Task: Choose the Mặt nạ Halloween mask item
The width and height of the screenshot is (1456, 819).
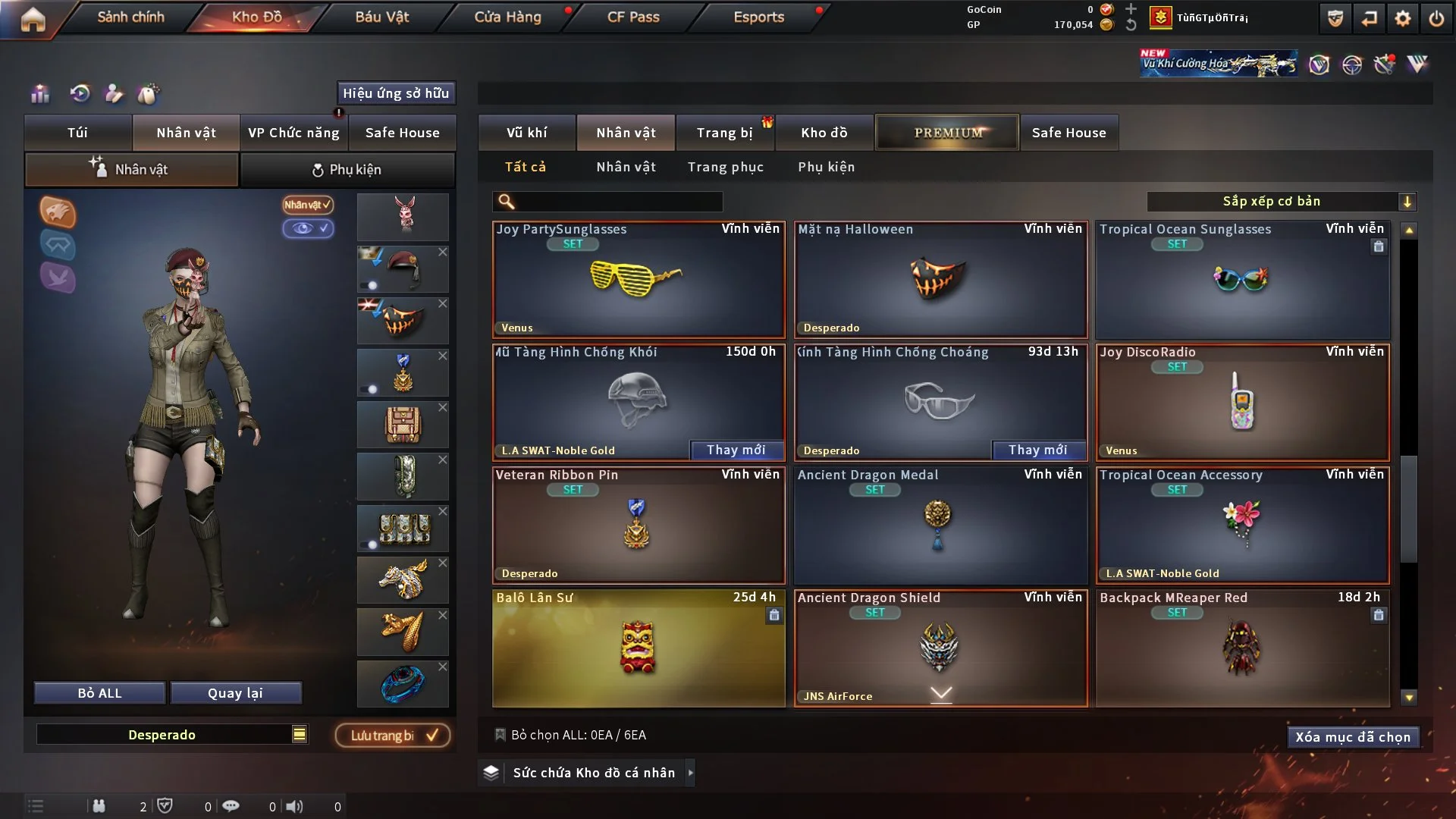Action: (x=940, y=280)
